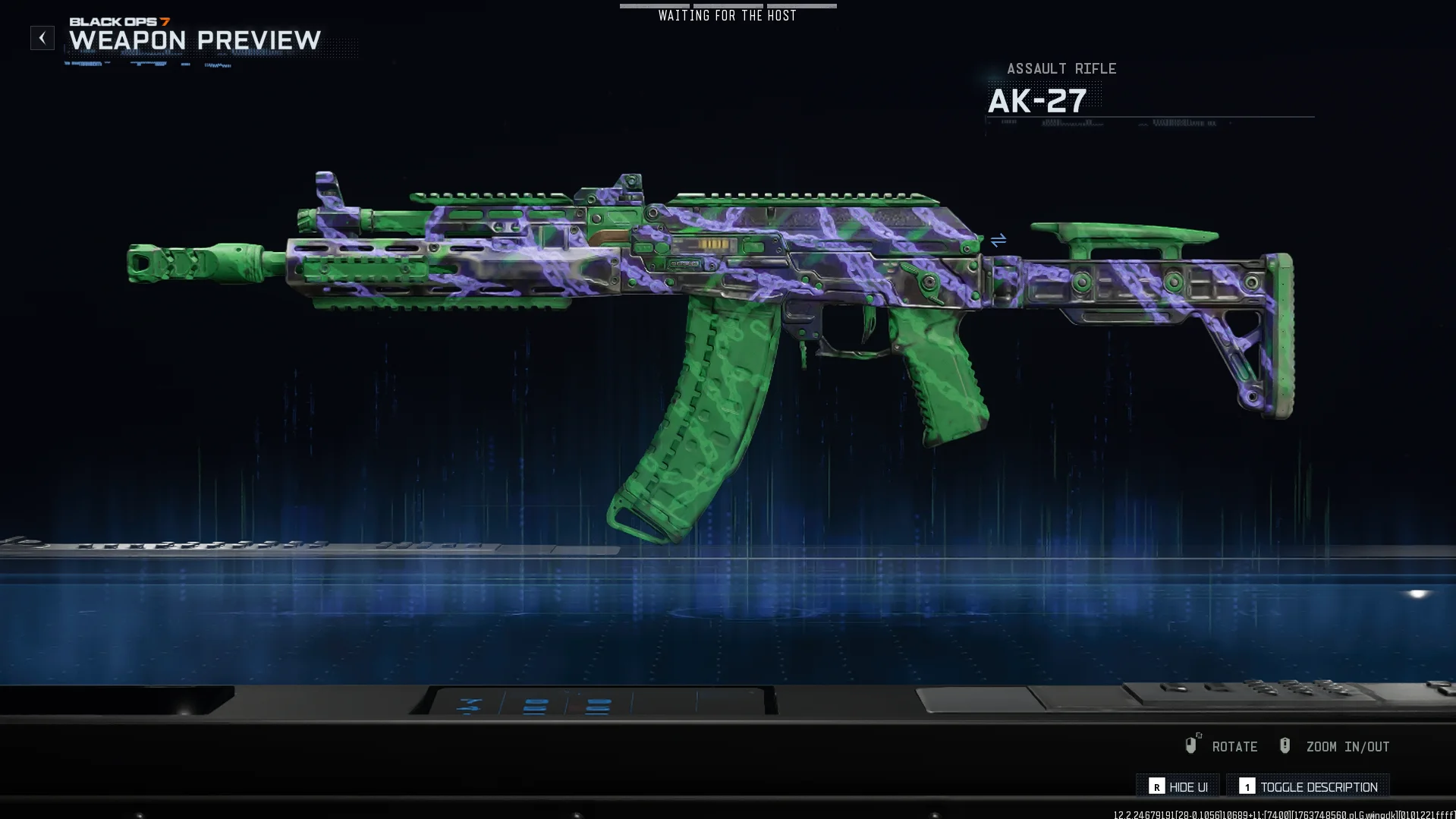Hide the UI overlay
Screen dimensions: 1456x819
coord(1178,786)
